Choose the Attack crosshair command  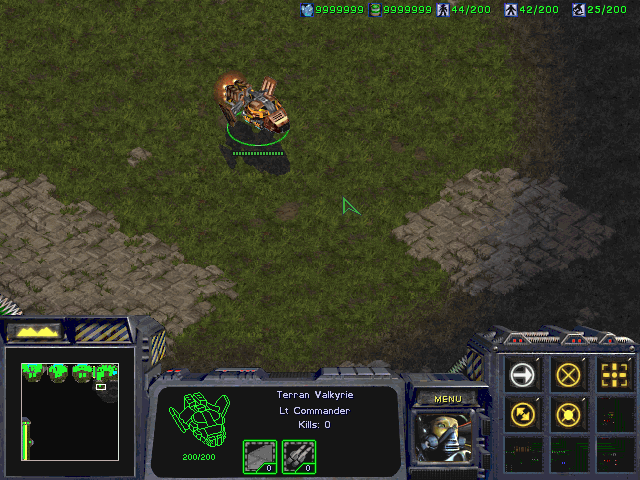click(x=615, y=375)
